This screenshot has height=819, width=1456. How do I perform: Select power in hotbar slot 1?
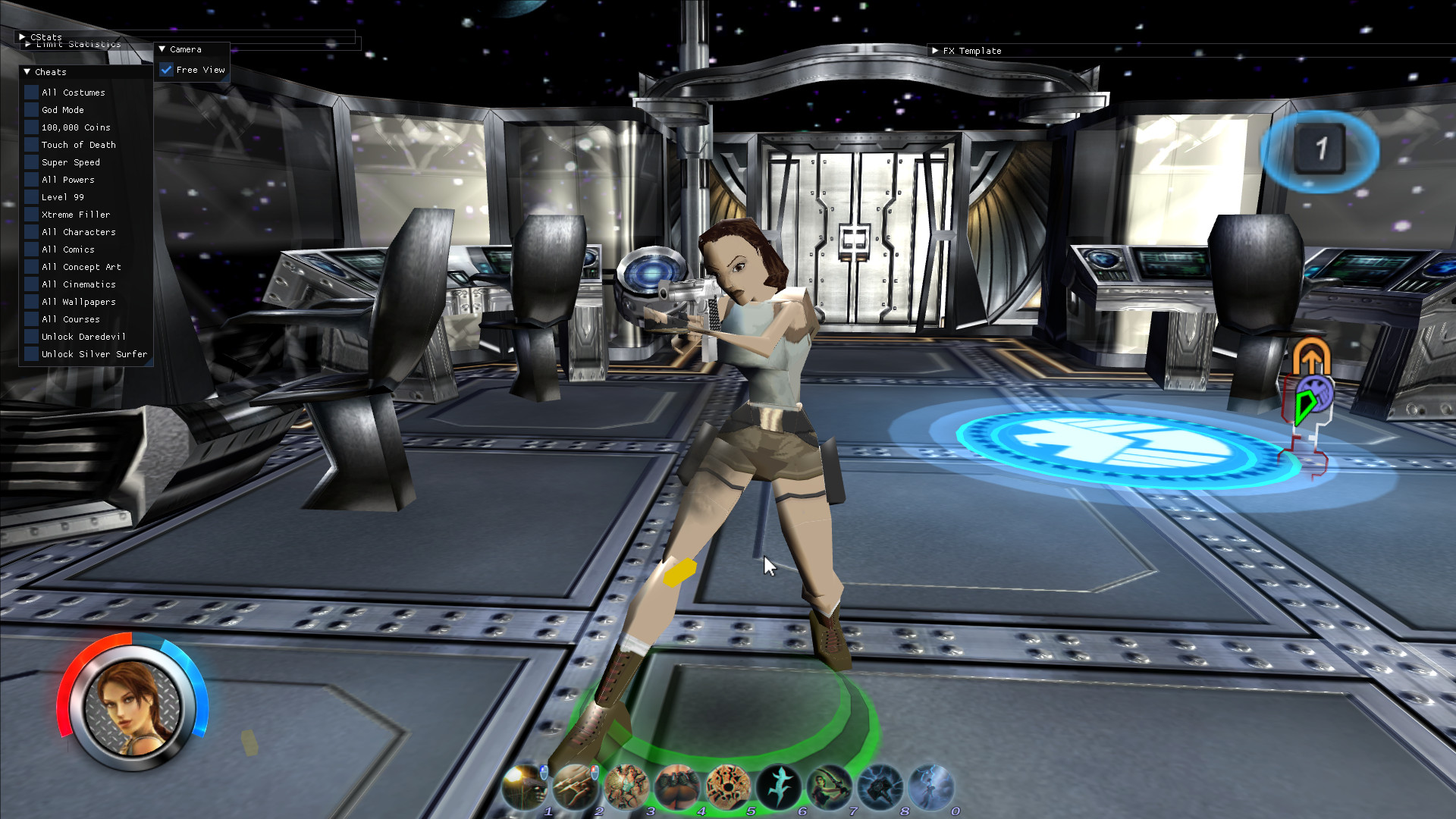click(523, 785)
